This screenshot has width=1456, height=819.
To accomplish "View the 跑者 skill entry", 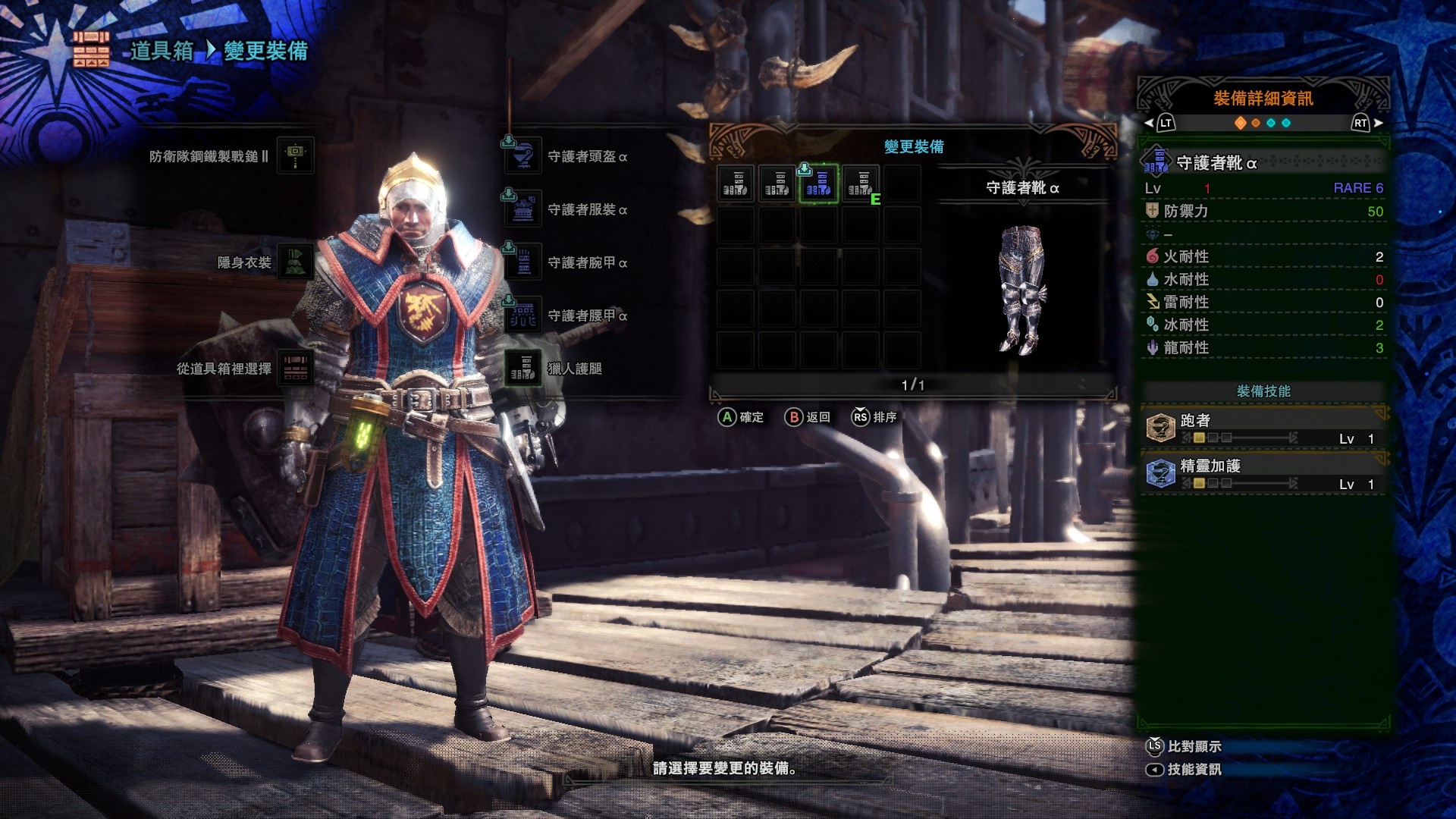I will [1263, 428].
